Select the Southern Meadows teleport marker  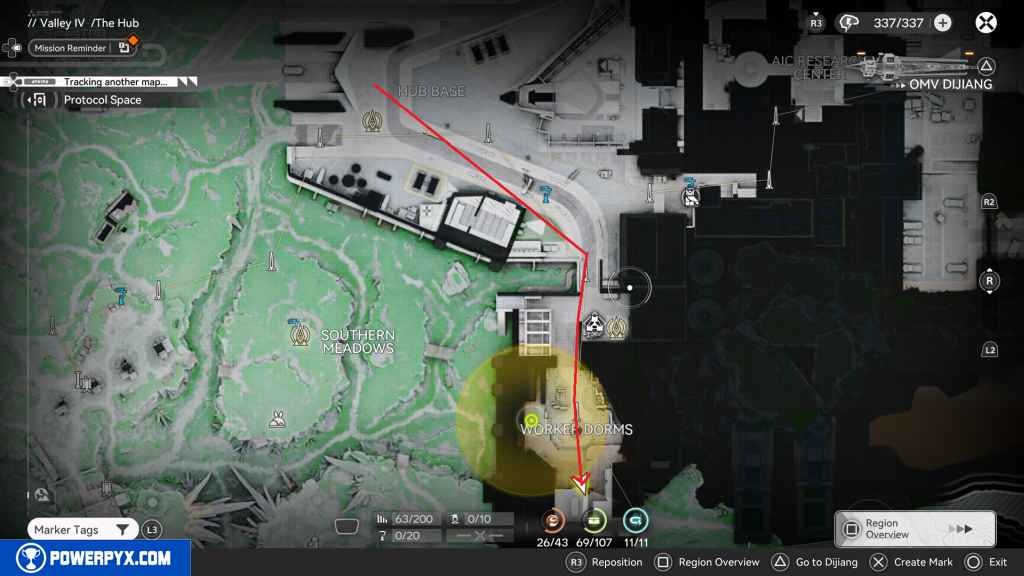click(x=297, y=333)
